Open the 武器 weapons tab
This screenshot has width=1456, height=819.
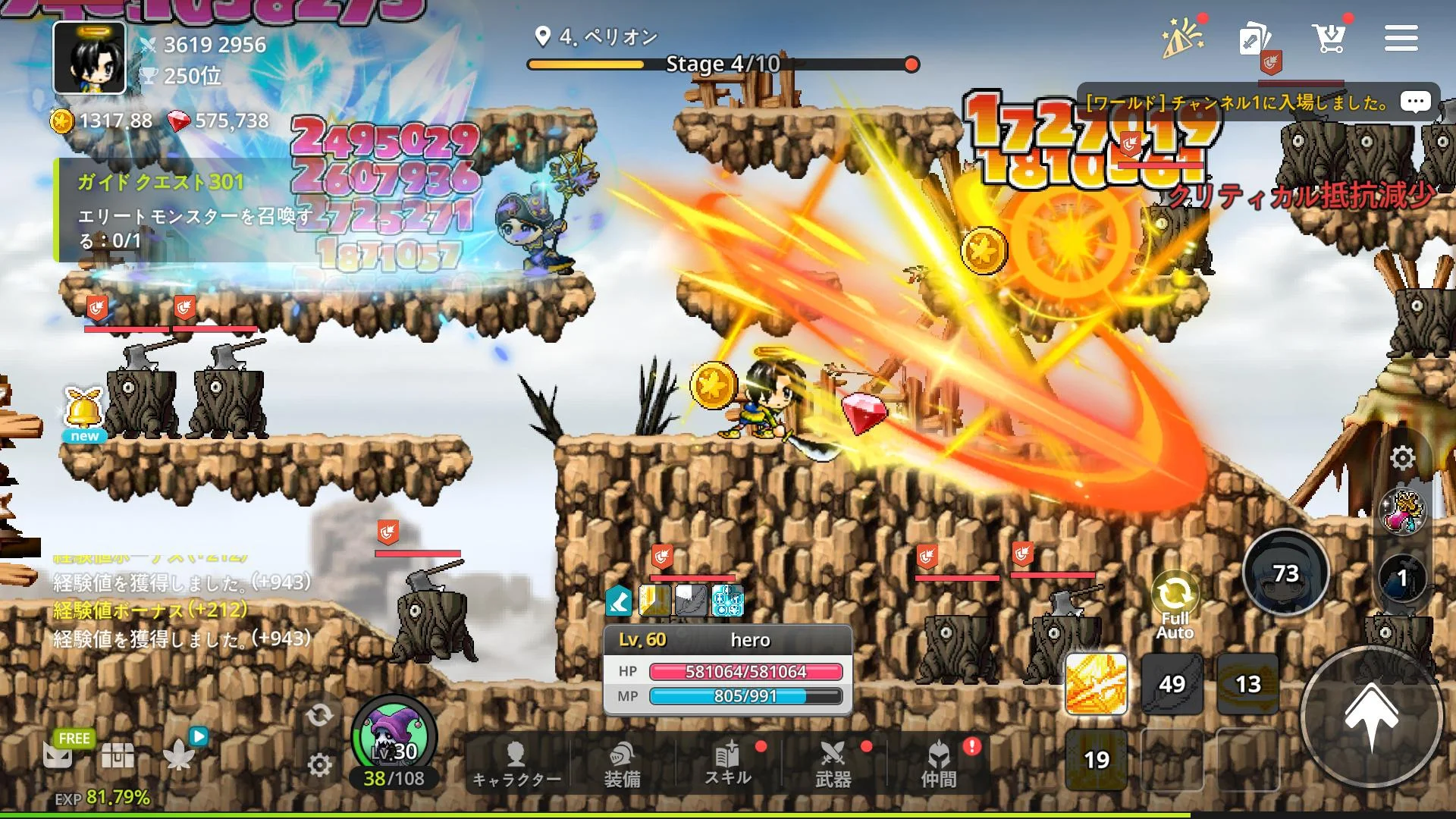[x=833, y=764]
